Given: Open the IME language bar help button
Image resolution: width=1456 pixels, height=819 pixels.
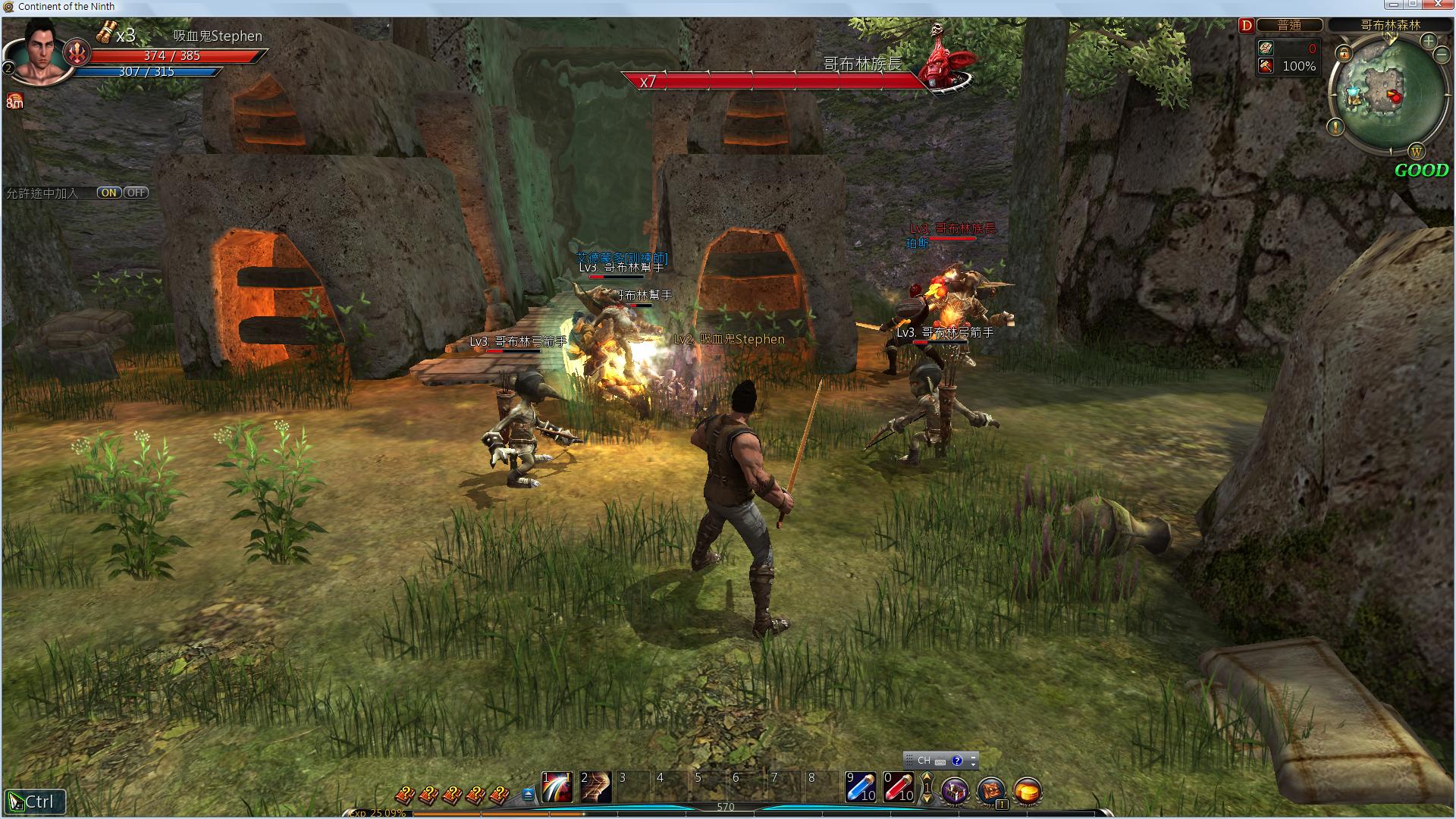Looking at the screenshot, I should [957, 761].
